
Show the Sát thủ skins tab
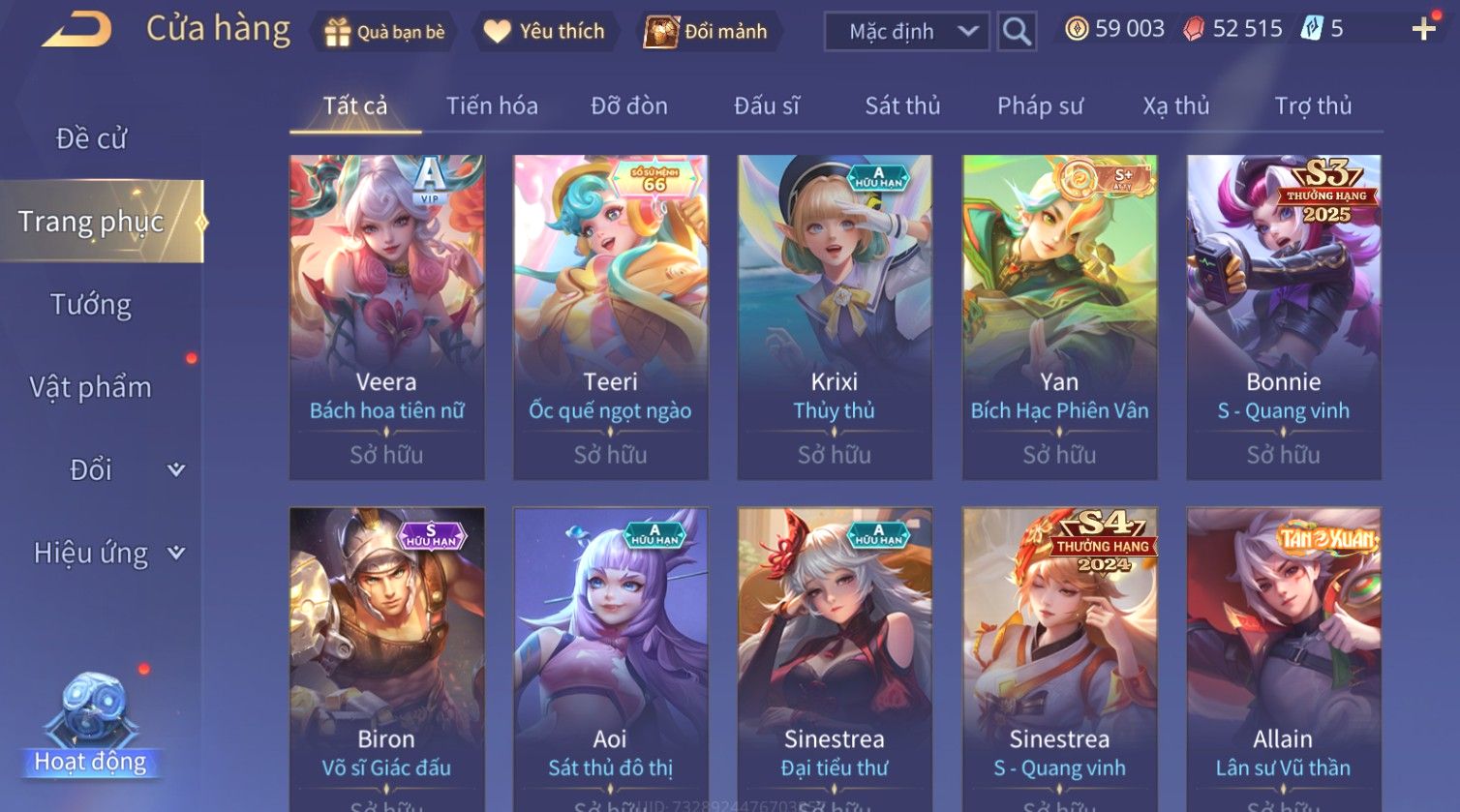point(902,105)
